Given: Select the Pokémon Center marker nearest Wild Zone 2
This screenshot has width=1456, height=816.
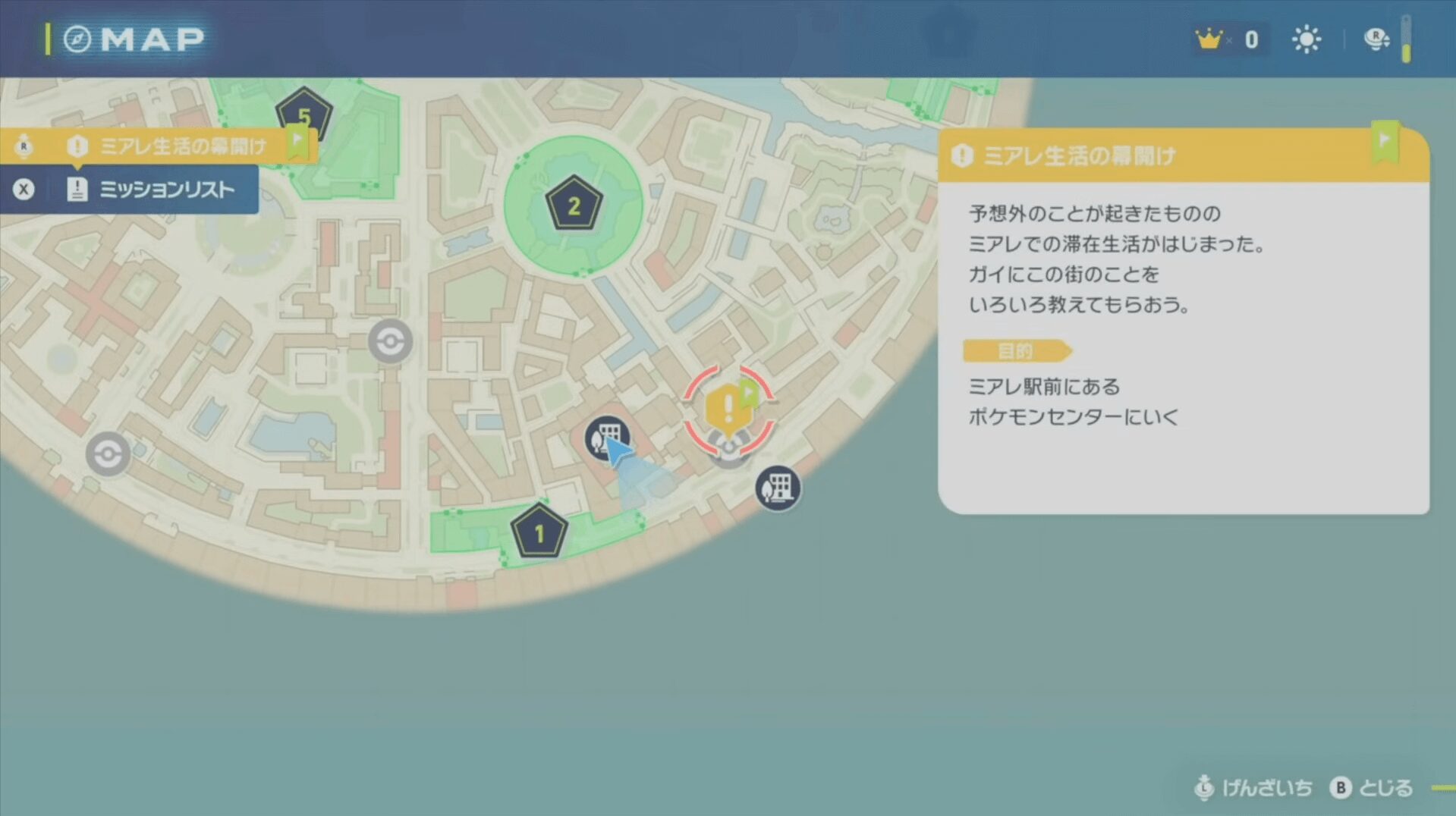Looking at the screenshot, I should click(x=391, y=341).
